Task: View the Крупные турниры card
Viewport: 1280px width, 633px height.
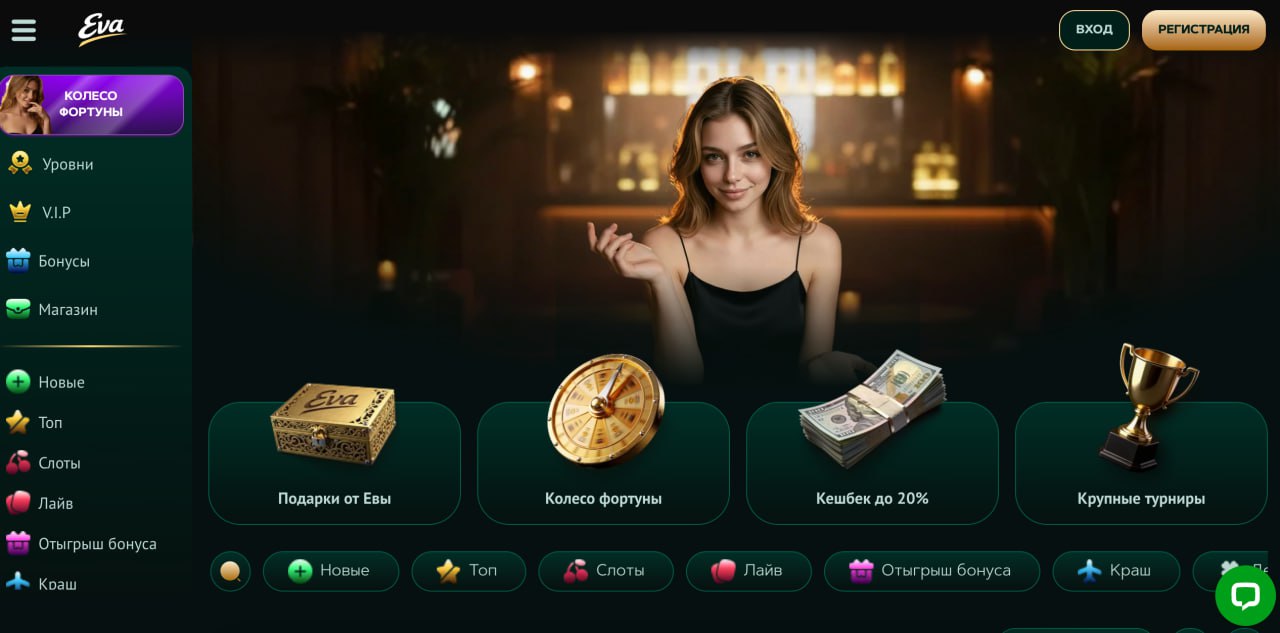Action: pyautogui.click(x=1141, y=463)
